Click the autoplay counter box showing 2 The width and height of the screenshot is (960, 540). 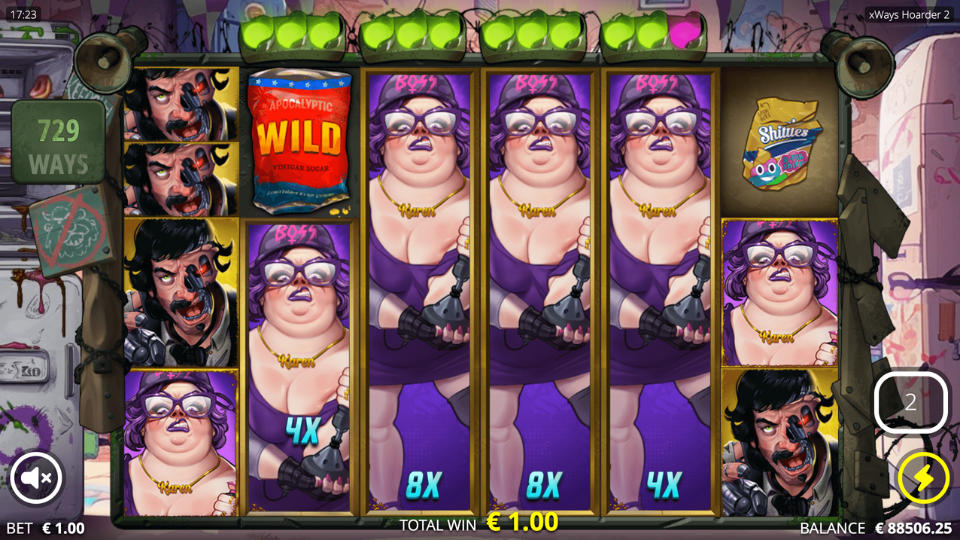(910, 402)
